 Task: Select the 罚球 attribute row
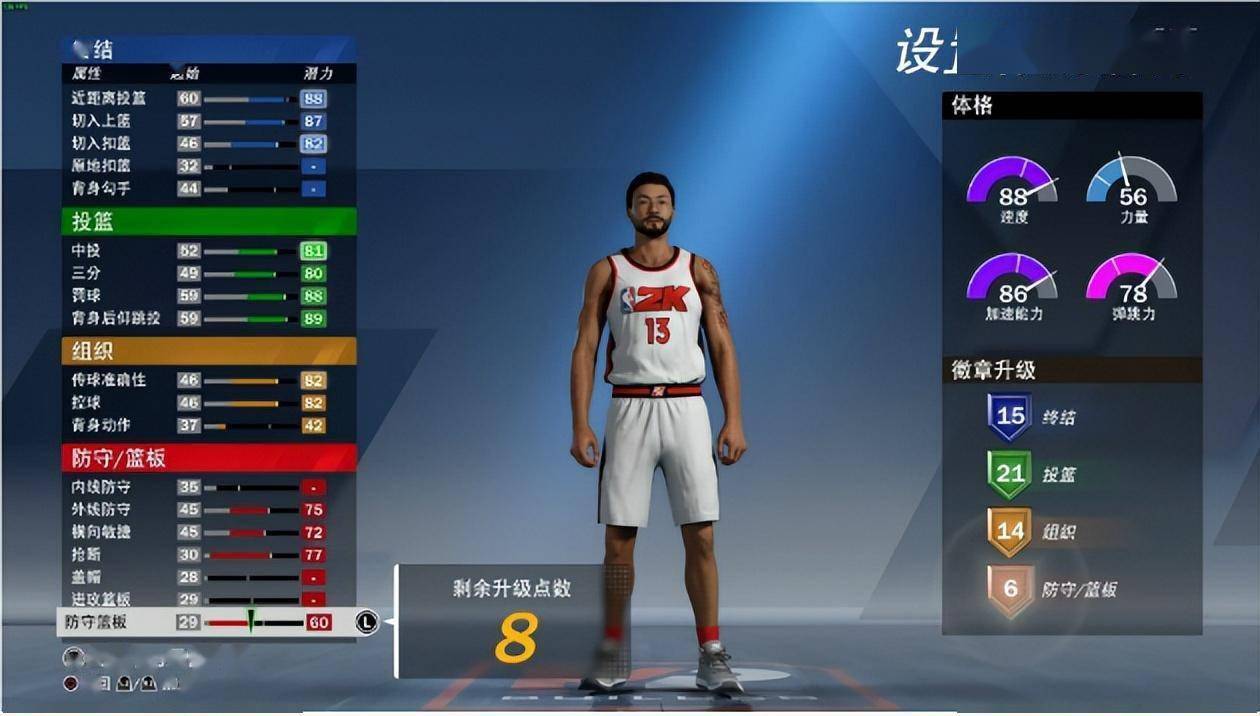pos(200,296)
